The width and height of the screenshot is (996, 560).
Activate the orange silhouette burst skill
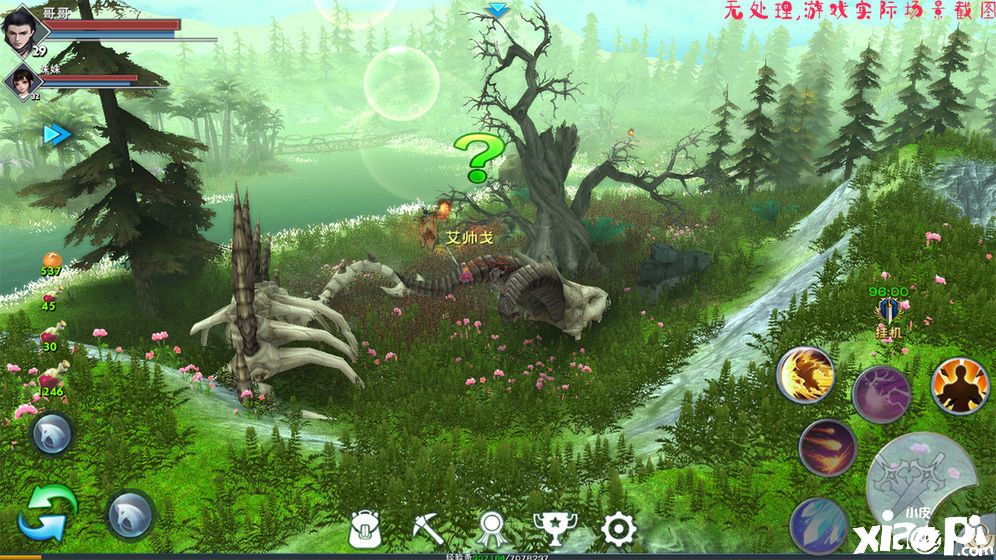(960, 385)
